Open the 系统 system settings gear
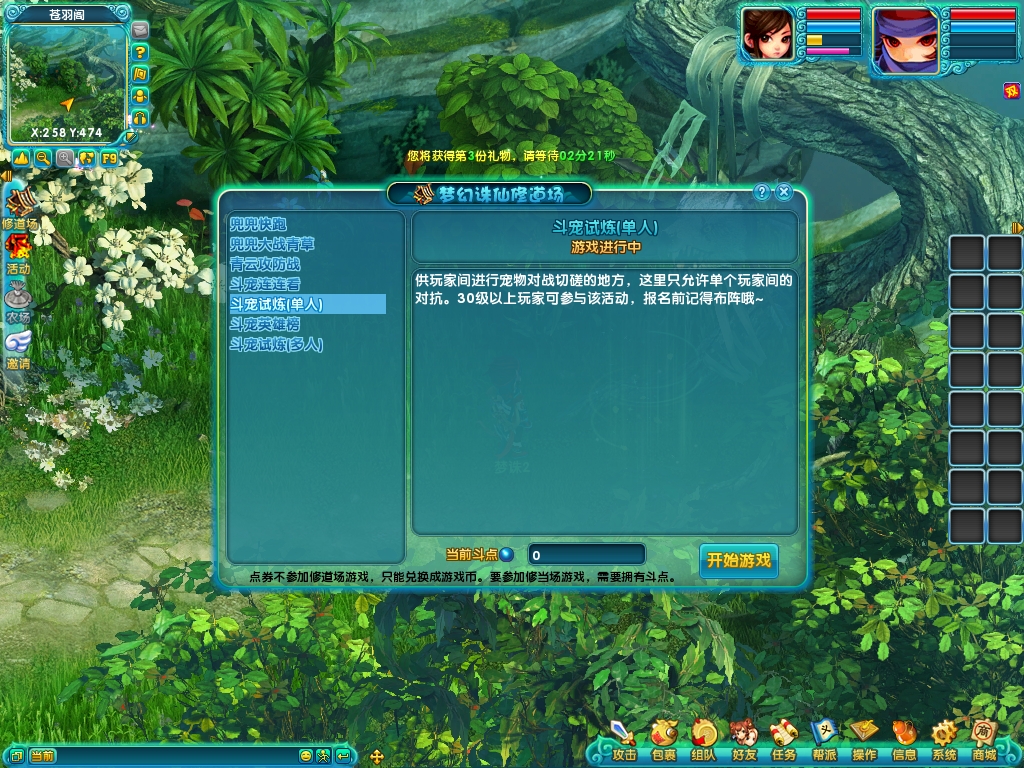Viewport: 1024px width, 768px height. tap(943, 740)
